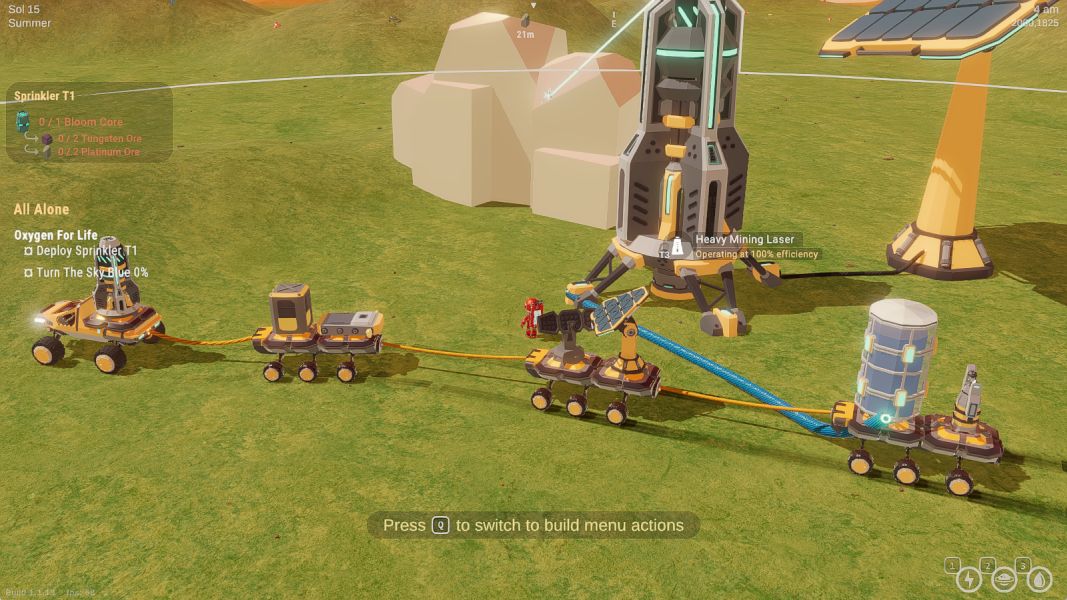The image size is (1067, 600).
Task: Click the Platinum Ore requirement icon
Action: click(x=47, y=152)
